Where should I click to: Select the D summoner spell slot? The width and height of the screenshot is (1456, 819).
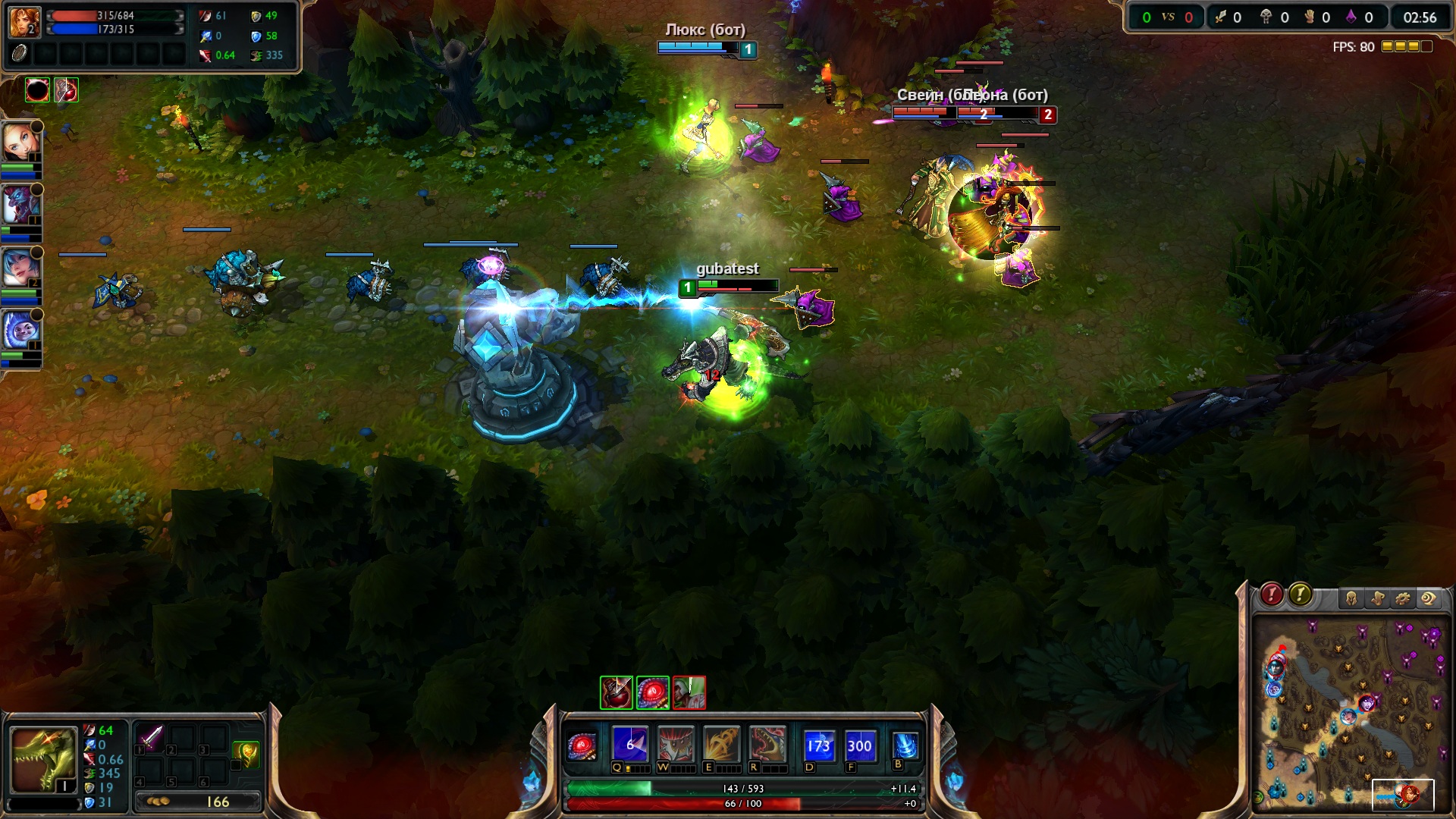[819, 745]
